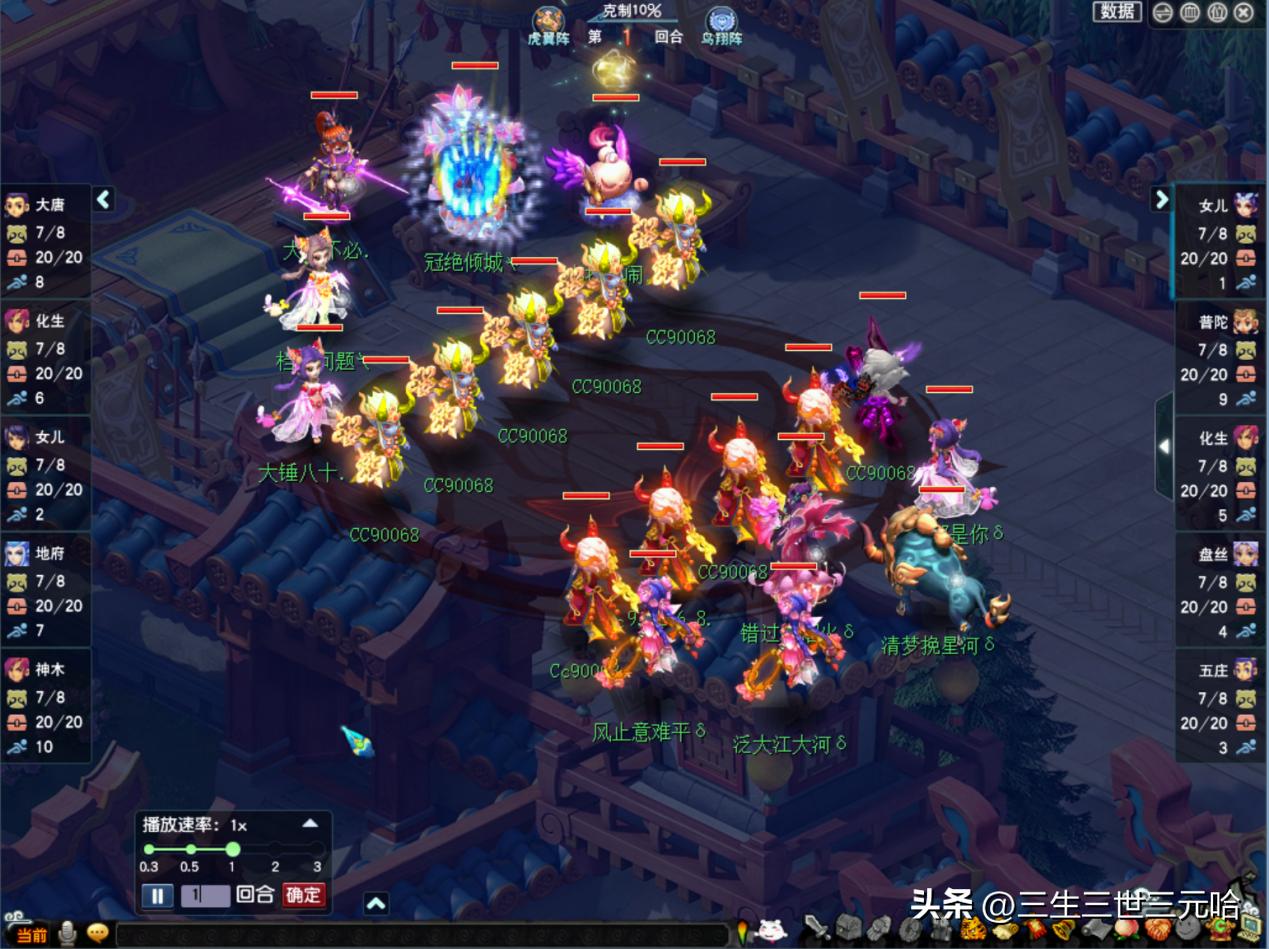Collapse the left team panel arrow

(103, 200)
